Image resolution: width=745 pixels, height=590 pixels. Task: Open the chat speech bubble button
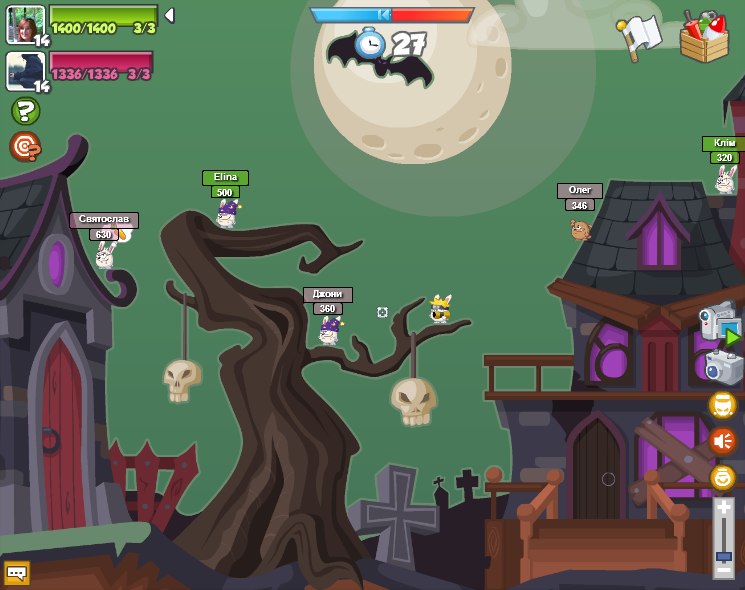pyautogui.click(x=17, y=573)
